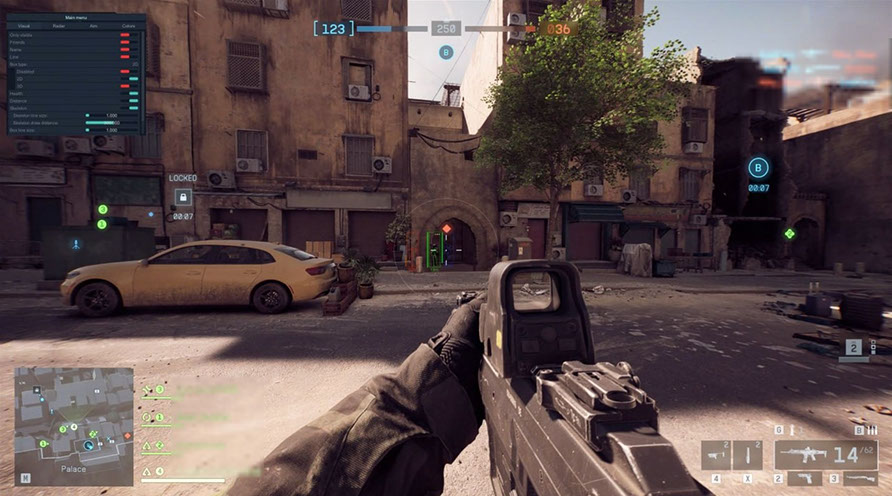This screenshot has height=496, width=892.
Task: Switch to the Visual tab
Action: [23, 26]
